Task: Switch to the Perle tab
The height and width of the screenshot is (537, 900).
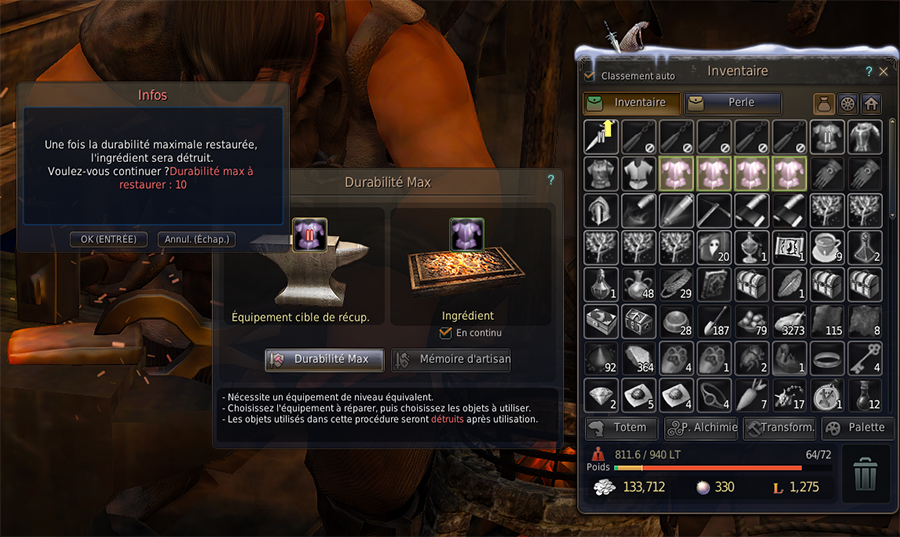Action: click(733, 102)
